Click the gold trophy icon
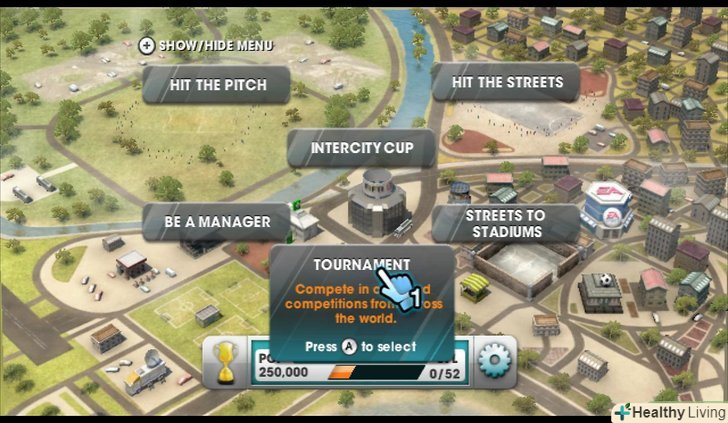Image resolution: width=728 pixels, height=423 pixels. click(228, 362)
